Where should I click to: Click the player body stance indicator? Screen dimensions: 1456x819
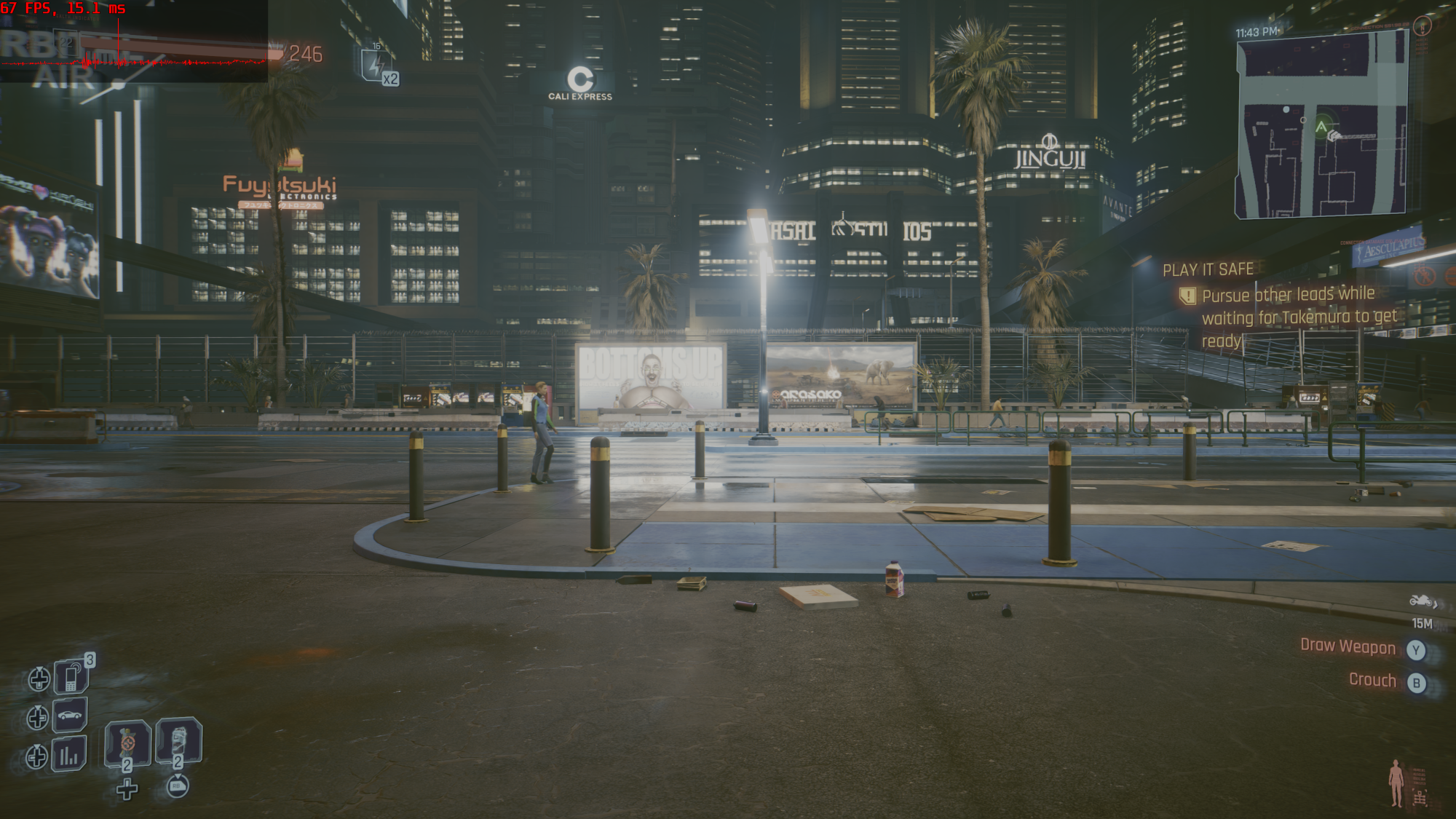click(1396, 783)
